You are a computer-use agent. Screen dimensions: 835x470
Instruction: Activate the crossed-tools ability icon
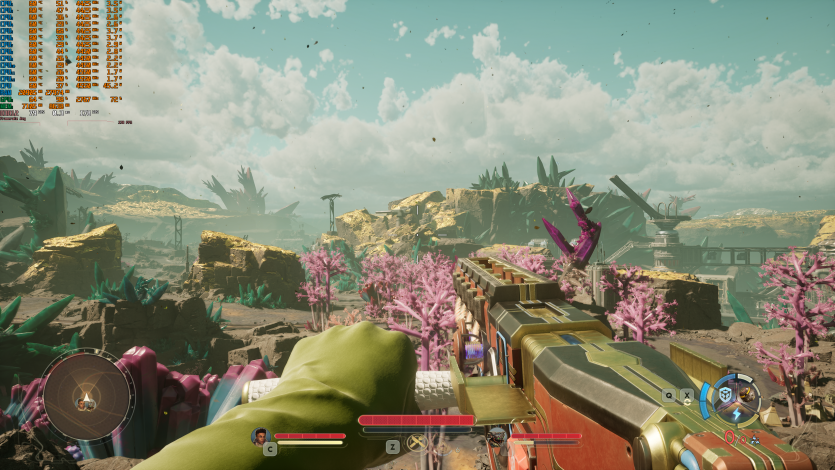(x=416, y=442)
